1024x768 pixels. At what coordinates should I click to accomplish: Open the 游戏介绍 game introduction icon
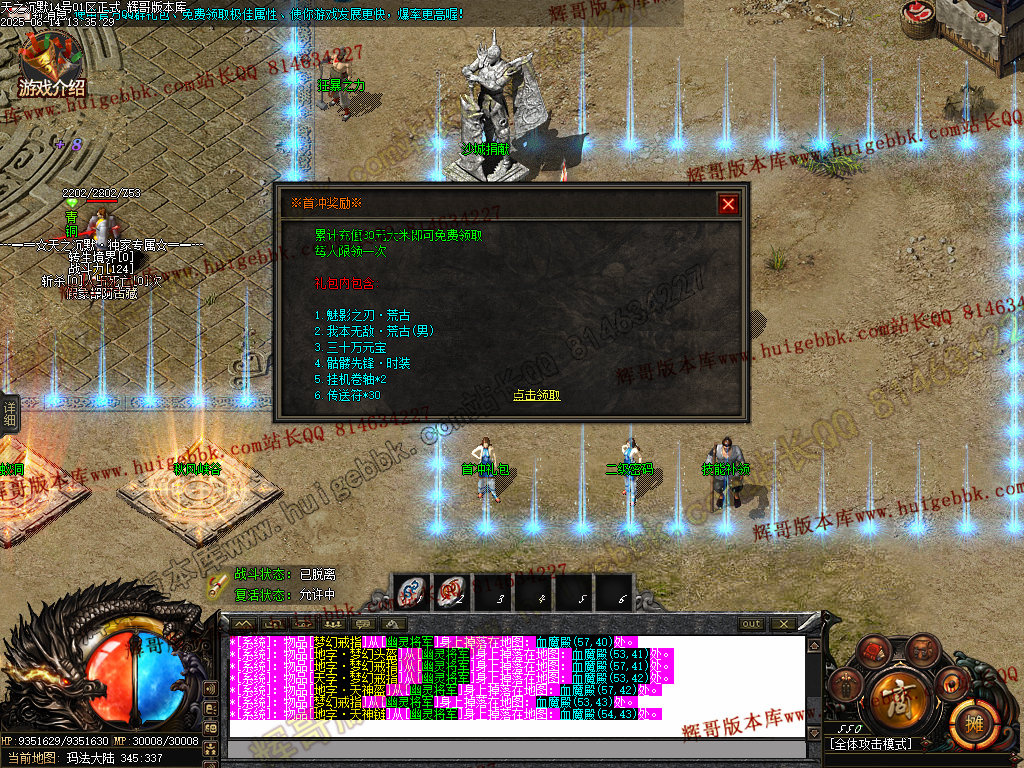coord(52,66)
